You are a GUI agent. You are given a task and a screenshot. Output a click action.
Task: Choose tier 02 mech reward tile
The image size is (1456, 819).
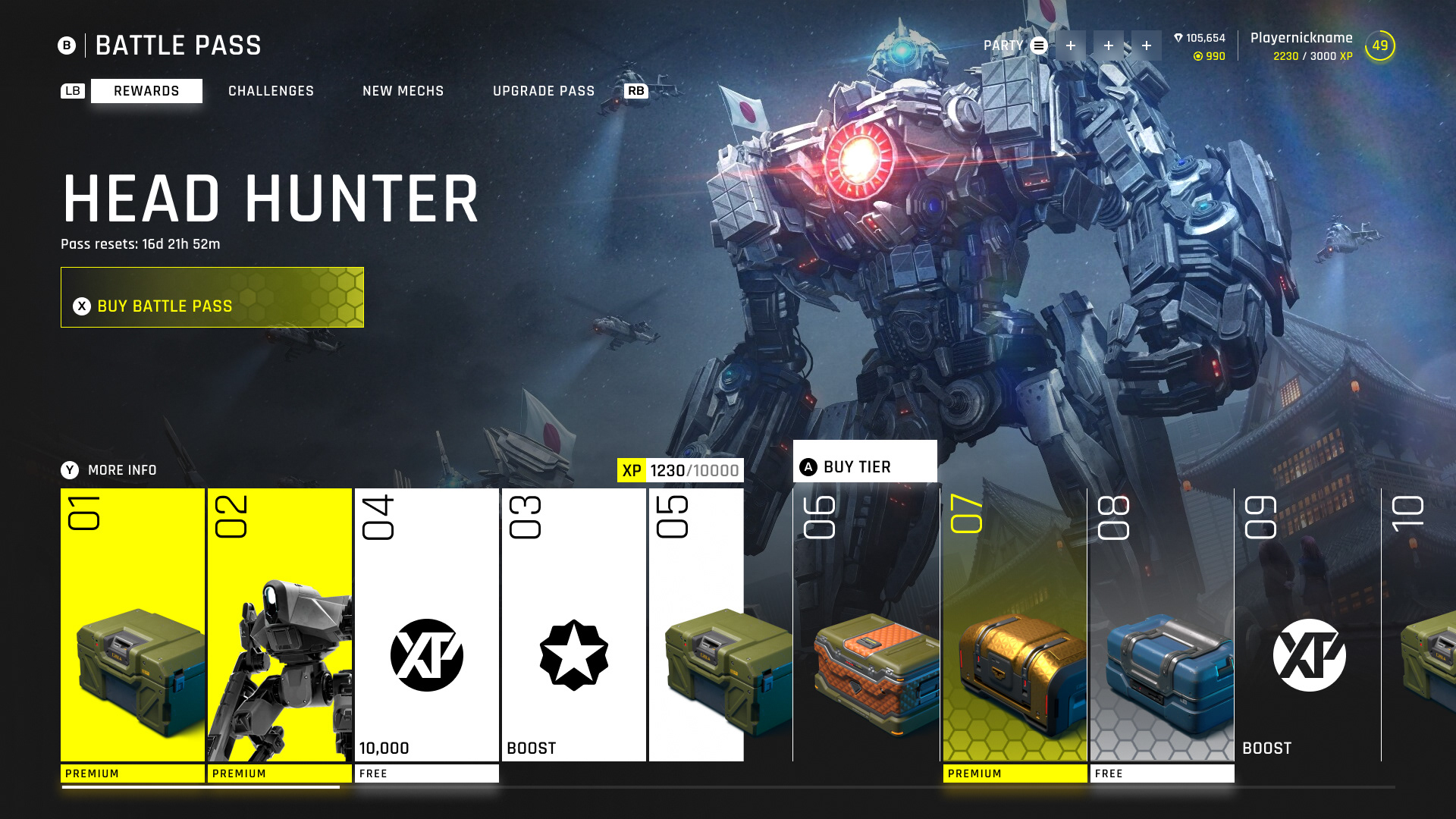click(280, 625)
